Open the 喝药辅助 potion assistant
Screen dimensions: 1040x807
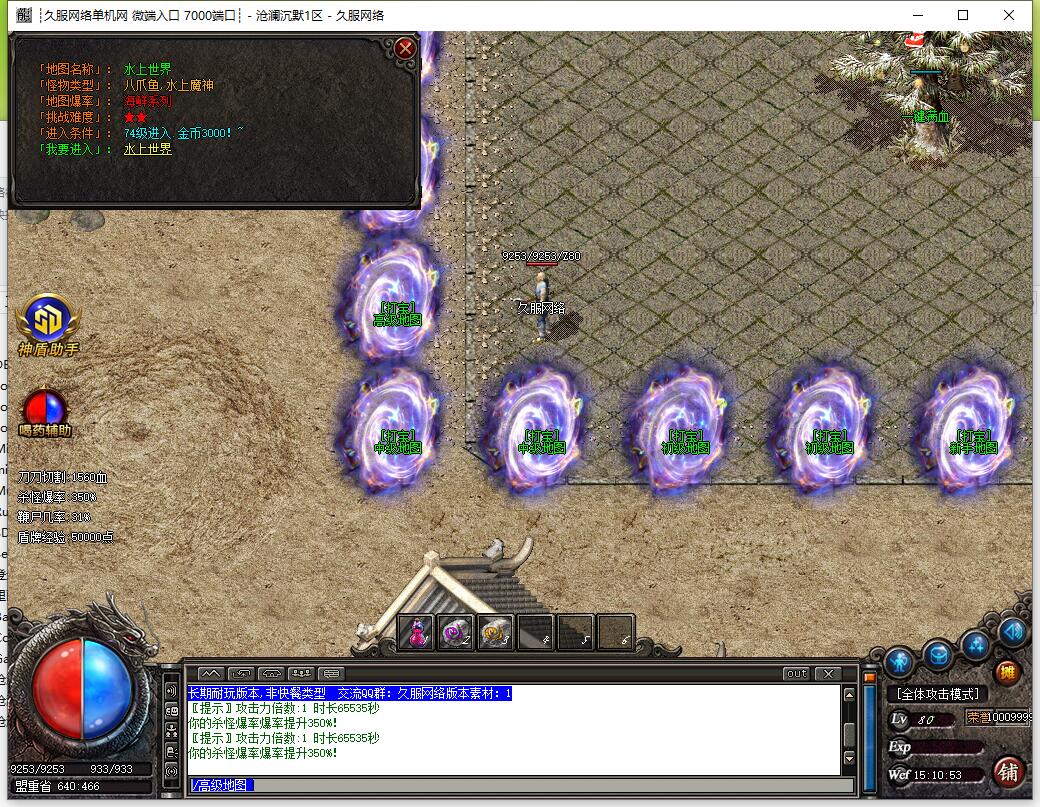tap(45, 408)
